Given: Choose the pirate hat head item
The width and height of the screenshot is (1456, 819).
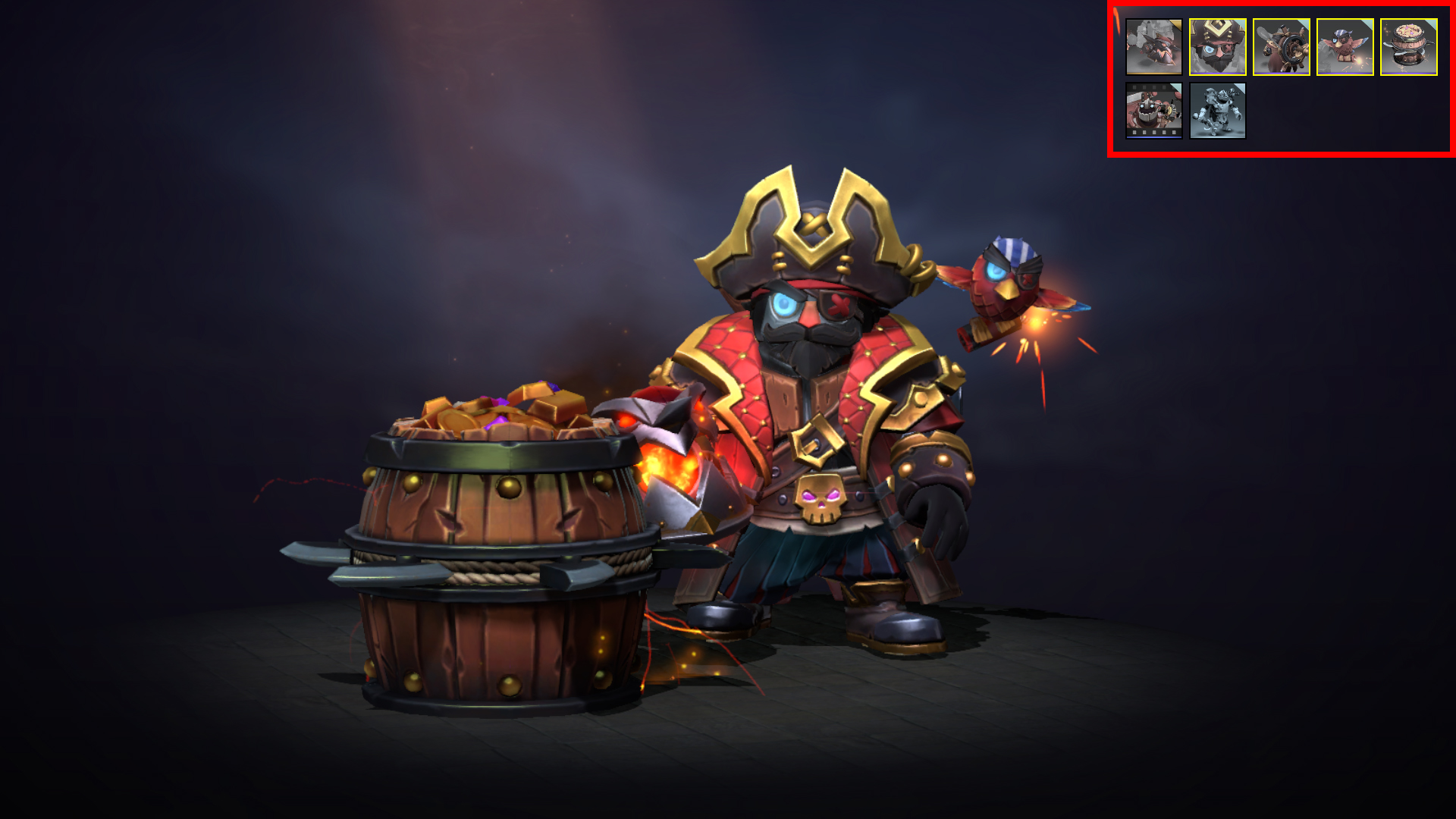Looking at the screenshot, I should [1217, 47].
